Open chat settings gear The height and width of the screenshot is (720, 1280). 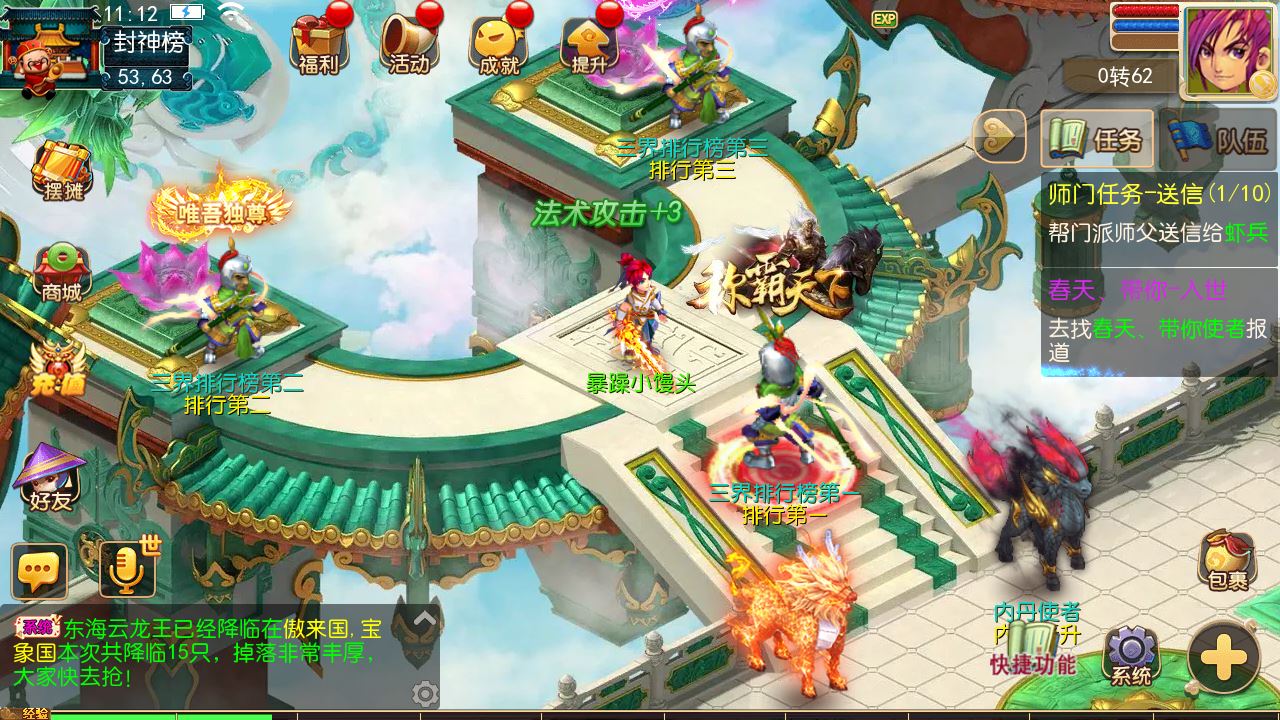[x=425, y=693]
